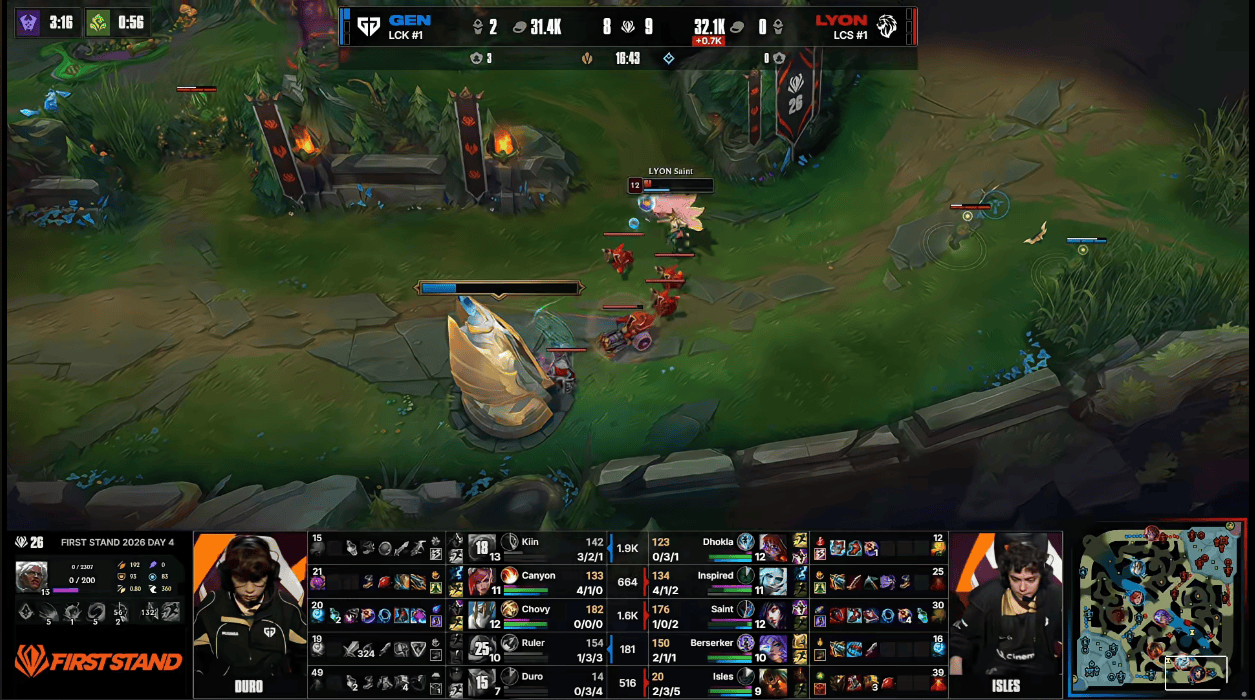Click the selected champion portrait in the stats panel
Screen dimensions: 1255x700
(x=31, y=576)
